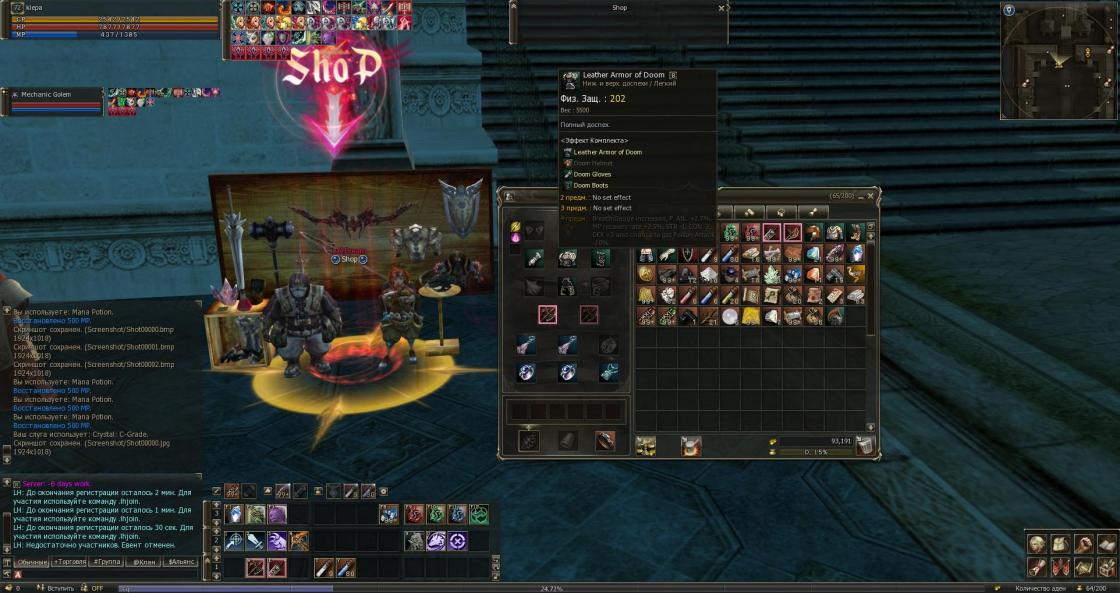Open the character status menu icon
This screenshot has width=1120, height=593.
[x=1037, y=545]
